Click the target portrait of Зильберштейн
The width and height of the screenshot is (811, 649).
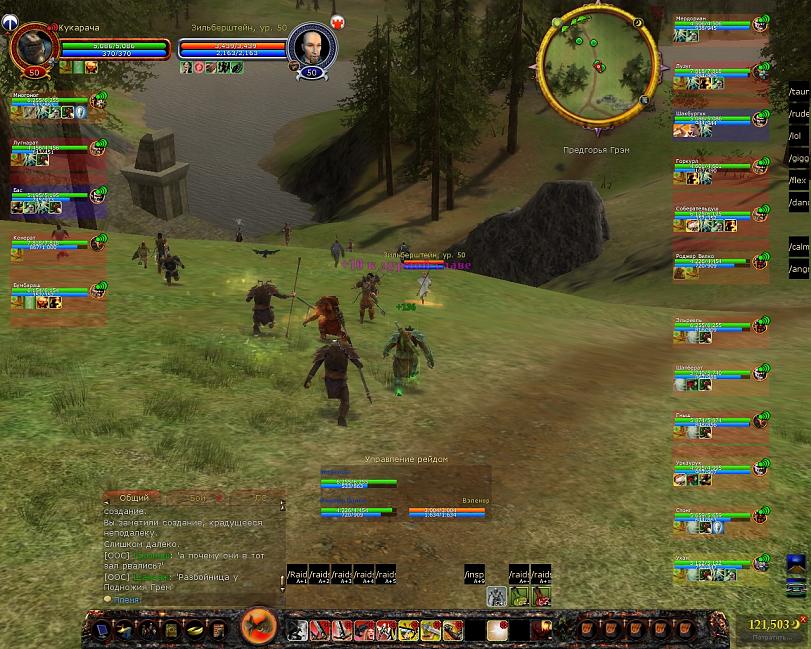[310, 46]
